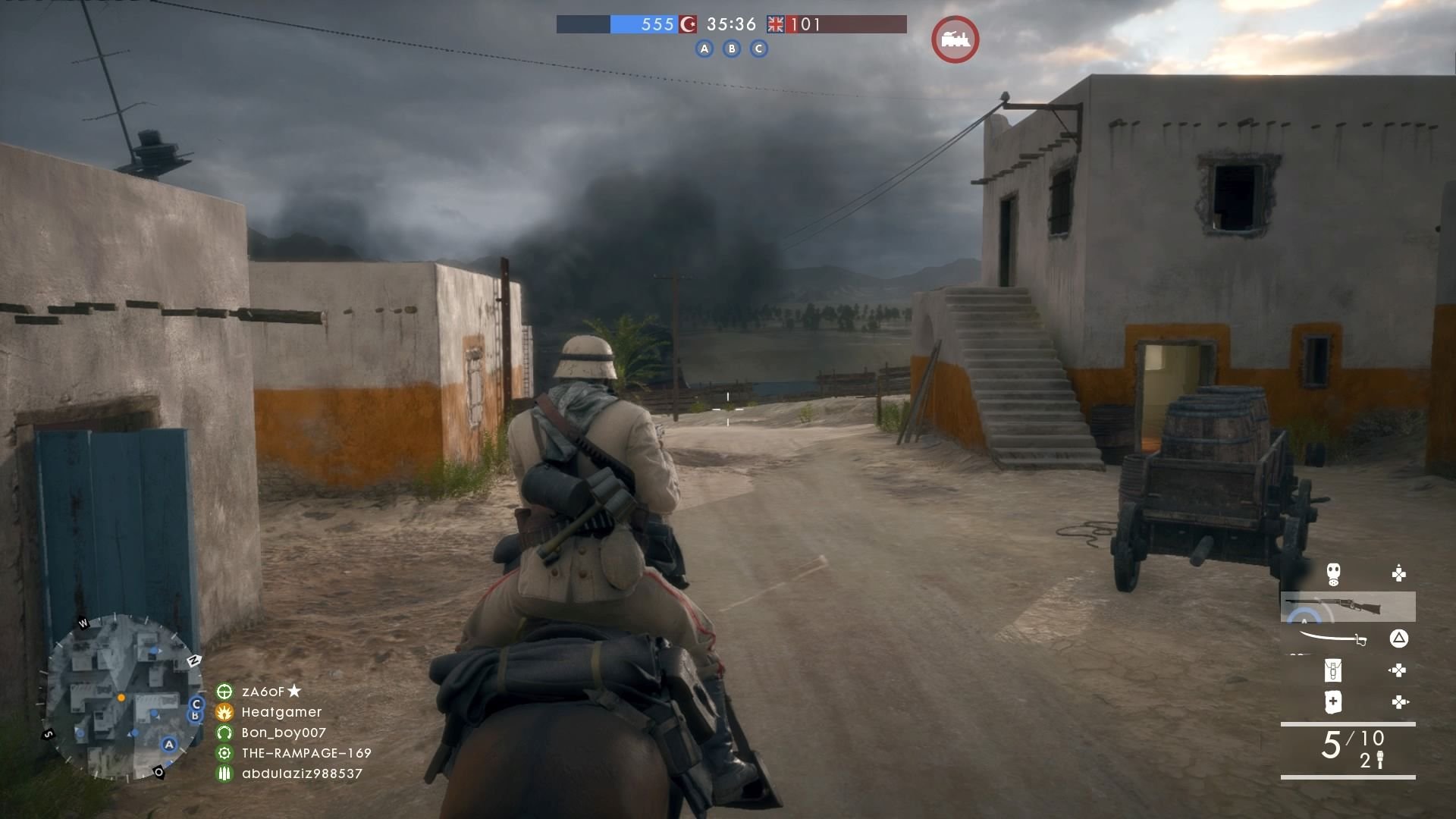This screenshot has width=1456, height=819.
Task: Select the gas mask icon
Action: pyautogui.click(x=1333, y=573)
